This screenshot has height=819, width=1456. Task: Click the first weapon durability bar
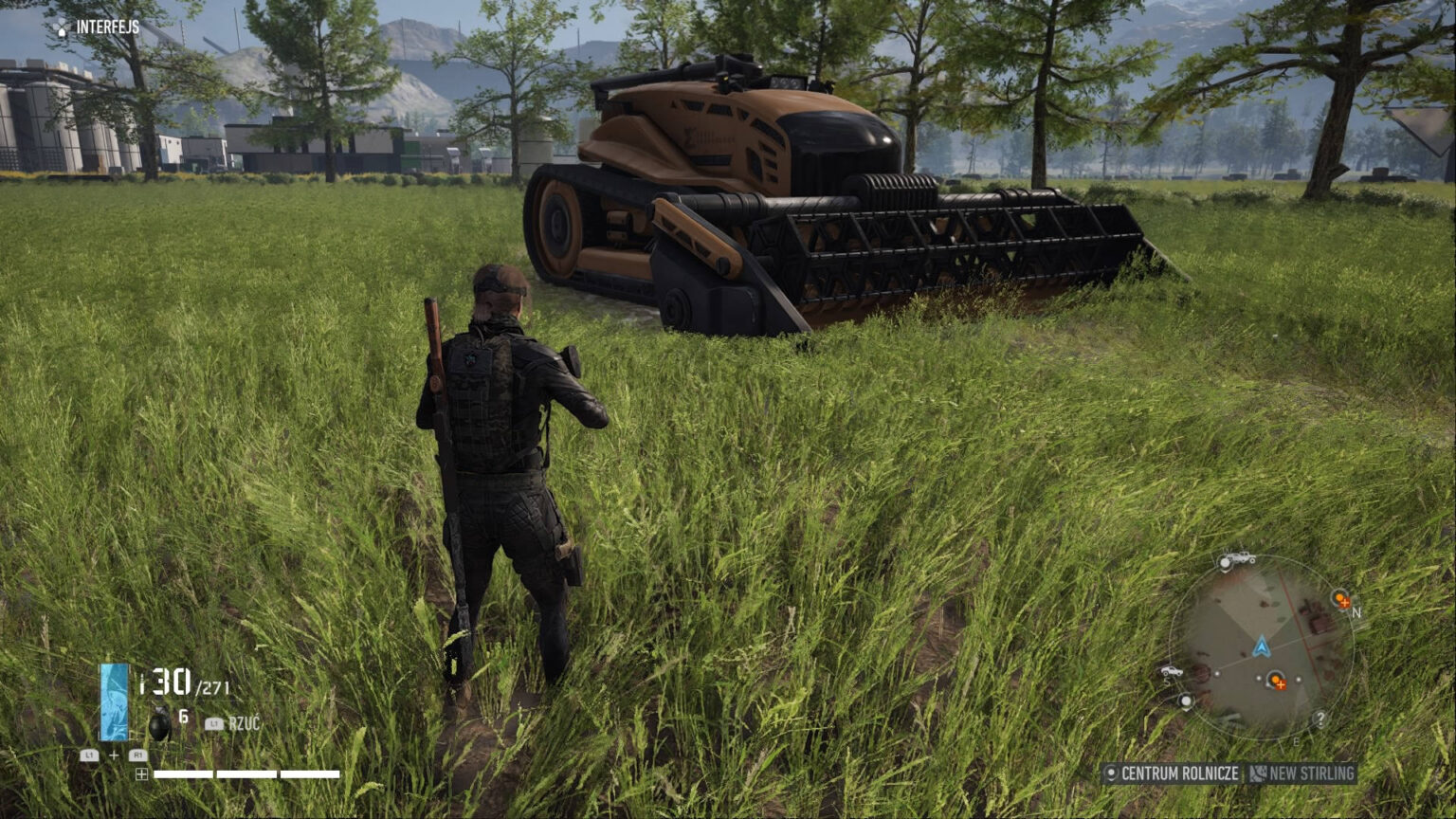click(182, 773)
